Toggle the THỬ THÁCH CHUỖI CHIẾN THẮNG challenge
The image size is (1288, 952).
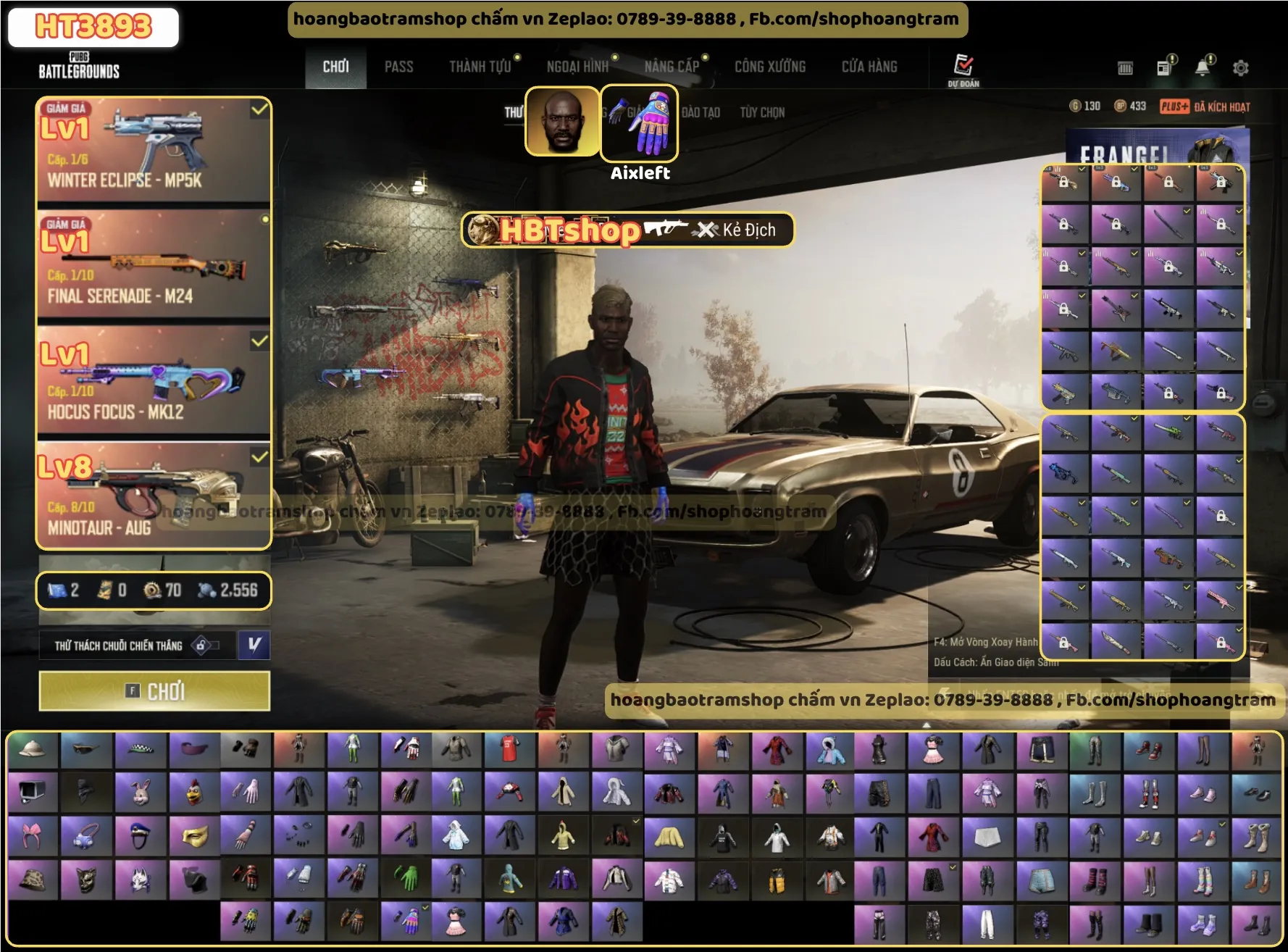[137, 646]
